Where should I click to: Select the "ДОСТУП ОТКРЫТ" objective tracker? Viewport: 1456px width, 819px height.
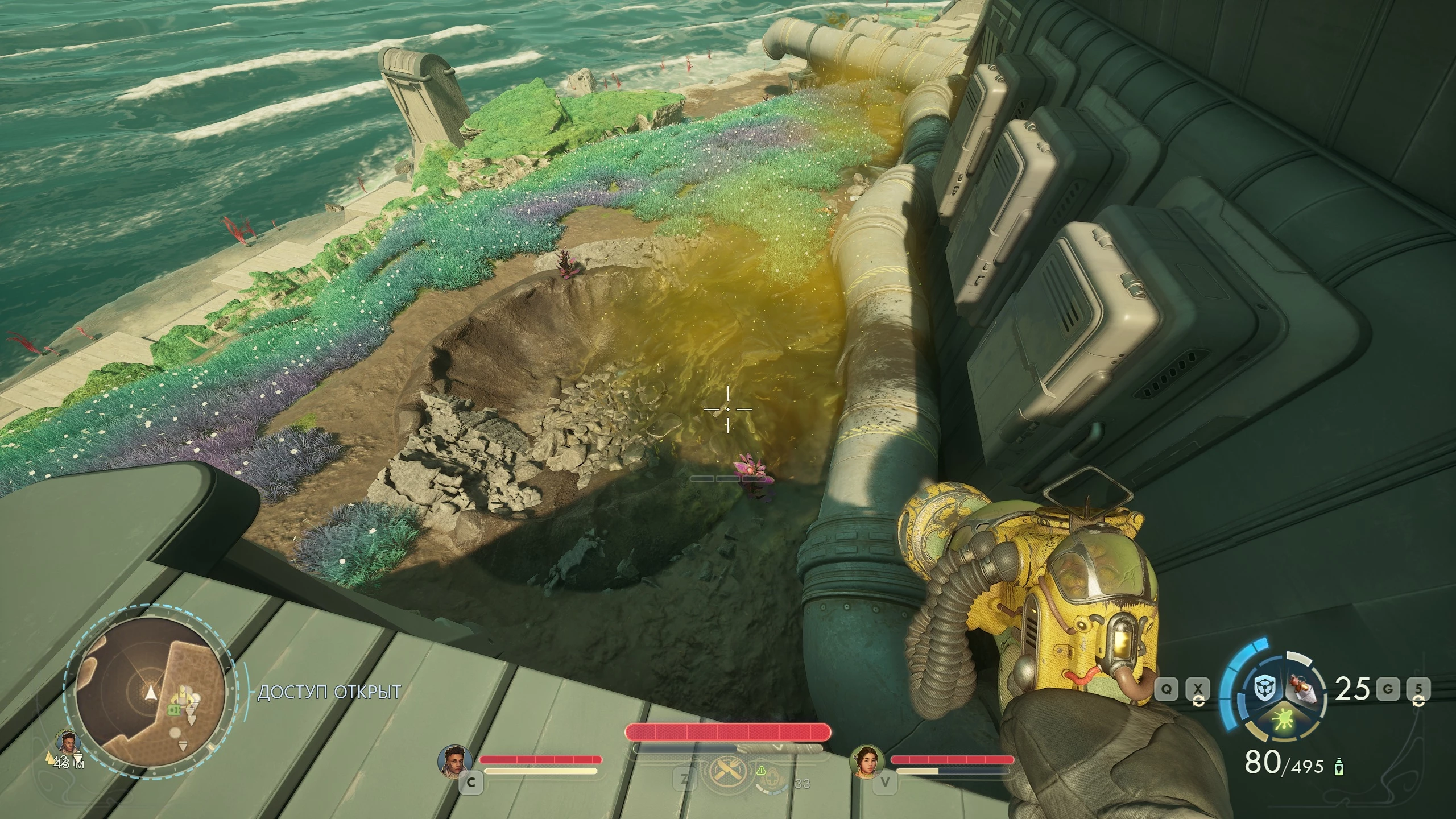[329, 692]
